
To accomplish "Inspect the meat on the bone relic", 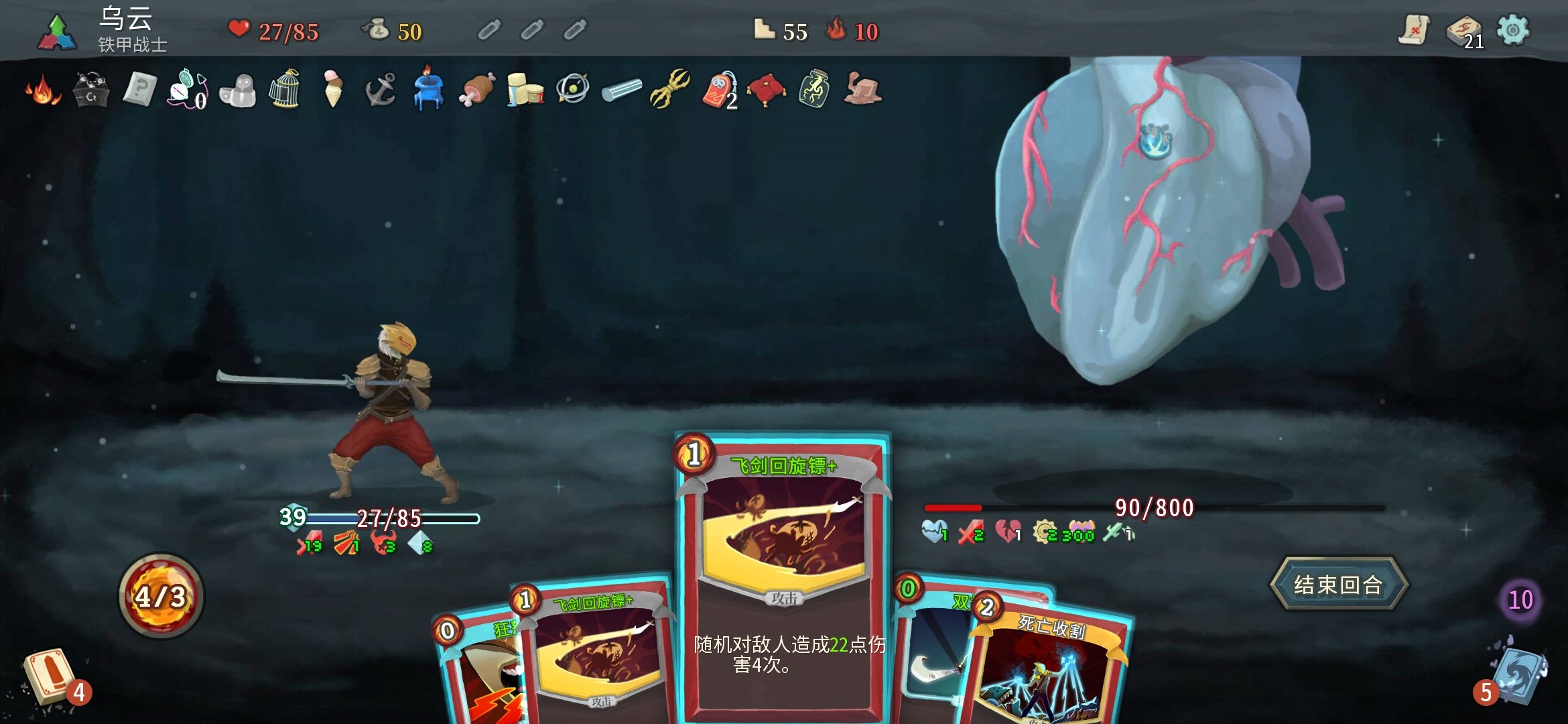I will 476,89.
